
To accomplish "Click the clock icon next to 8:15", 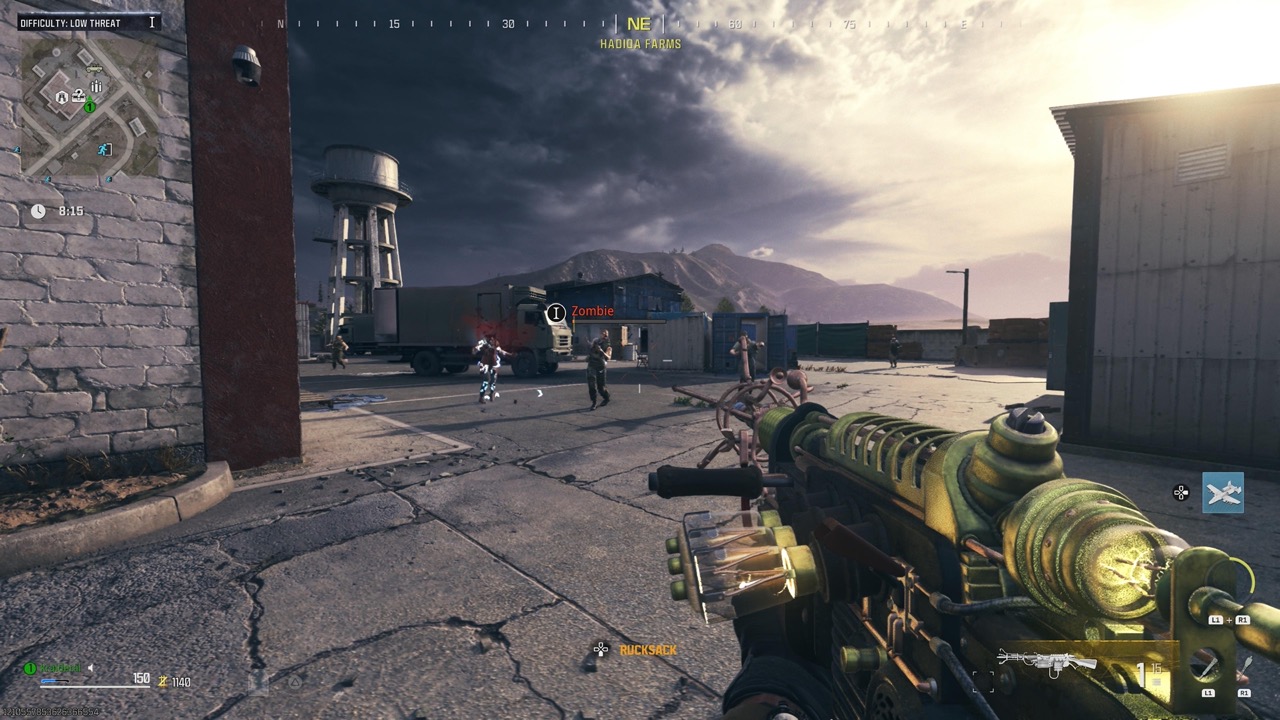I will [37, 211].
